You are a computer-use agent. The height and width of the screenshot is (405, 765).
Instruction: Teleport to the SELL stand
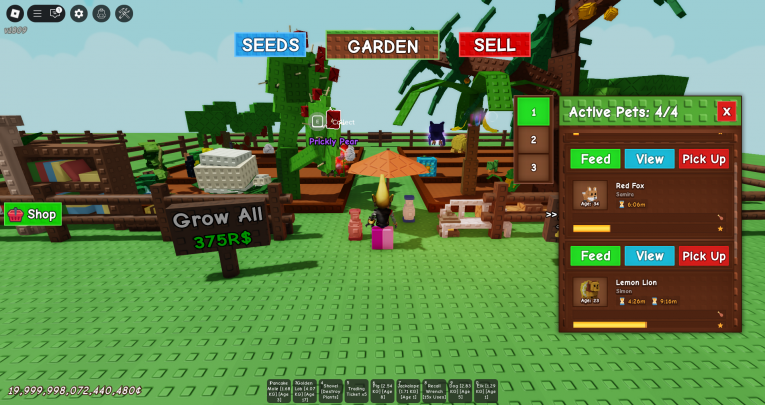pyautogui.click(x=494, y=45)
